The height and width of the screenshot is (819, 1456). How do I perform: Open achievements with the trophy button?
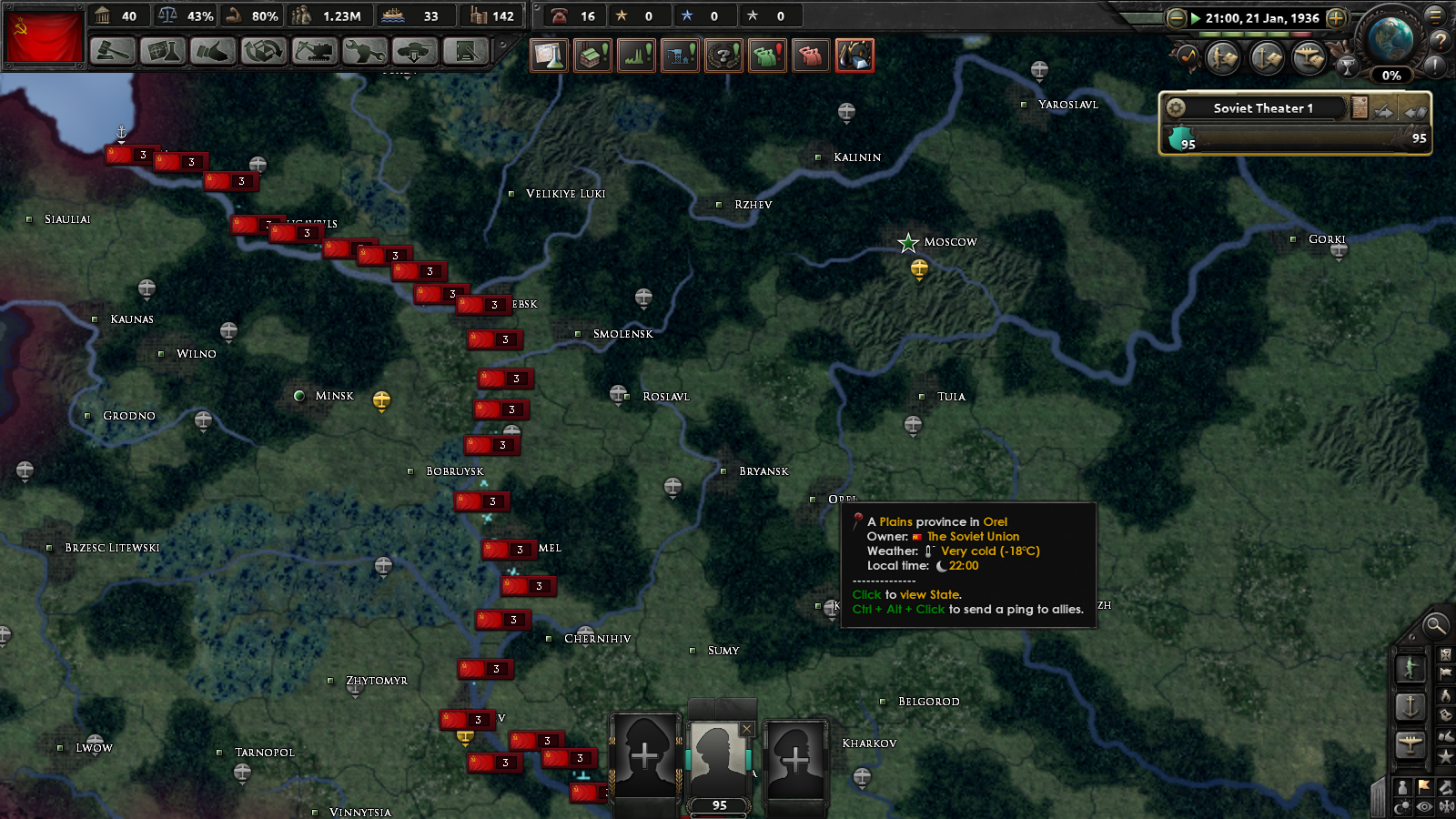[1347, 65]
